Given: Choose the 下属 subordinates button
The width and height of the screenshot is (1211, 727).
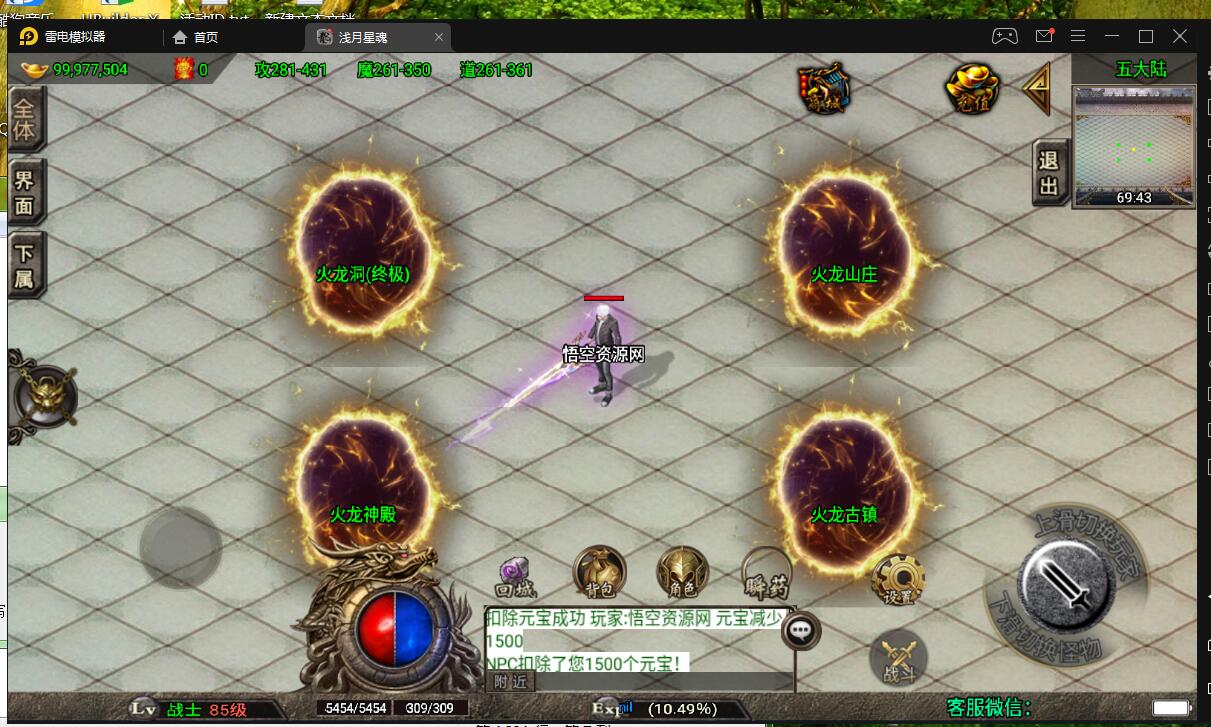Looking at the screenshot, I should [25, 266].
